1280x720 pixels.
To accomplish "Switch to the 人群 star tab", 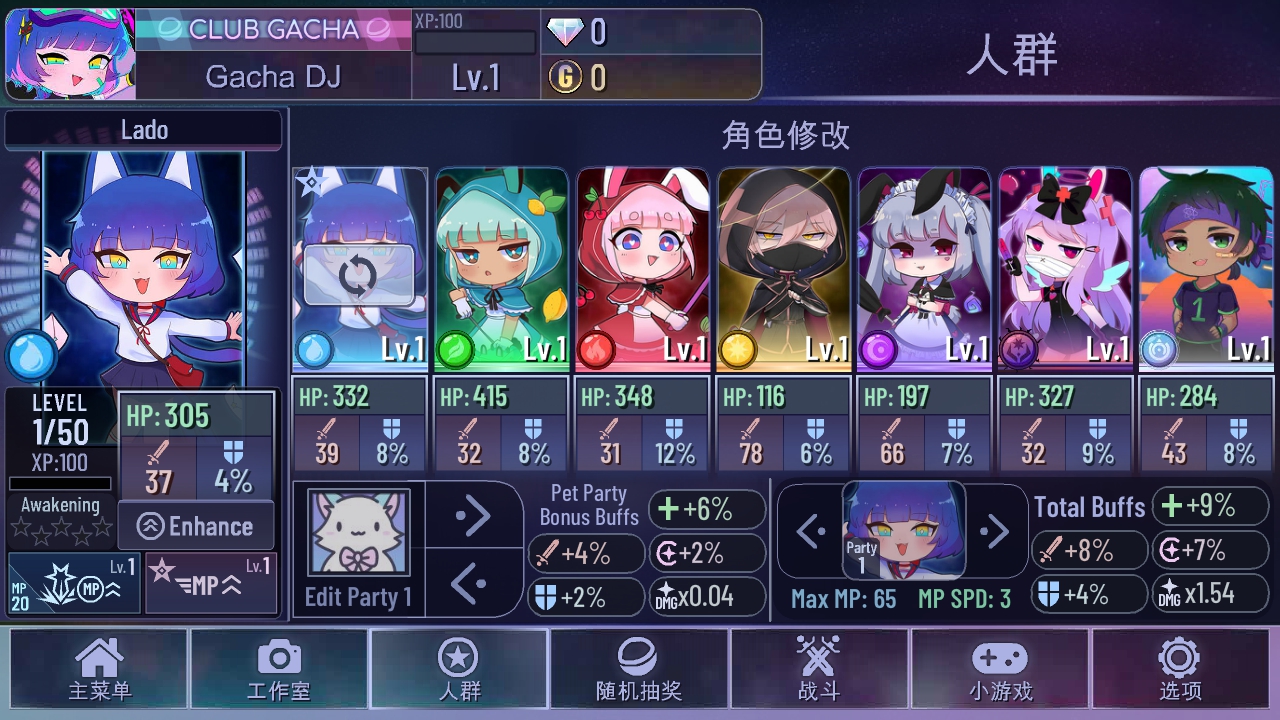I will click(458, 658).
